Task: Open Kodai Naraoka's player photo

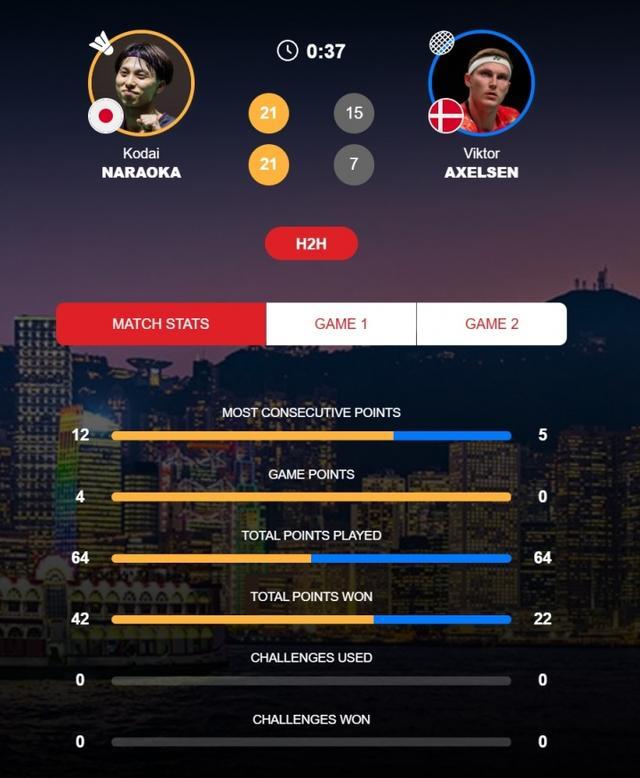Action: [x=141, y=83]
